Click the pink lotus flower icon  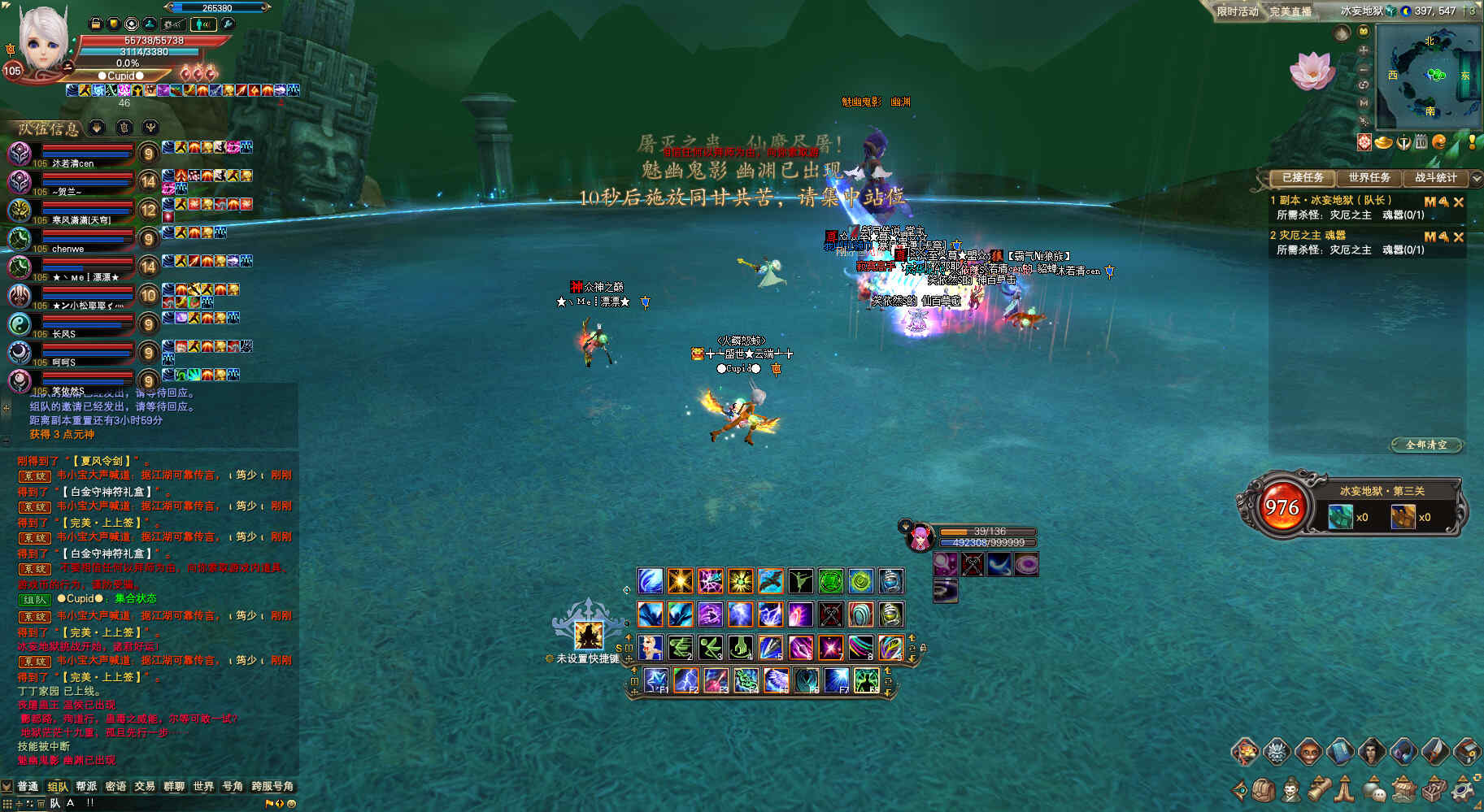coord(1311,72)
